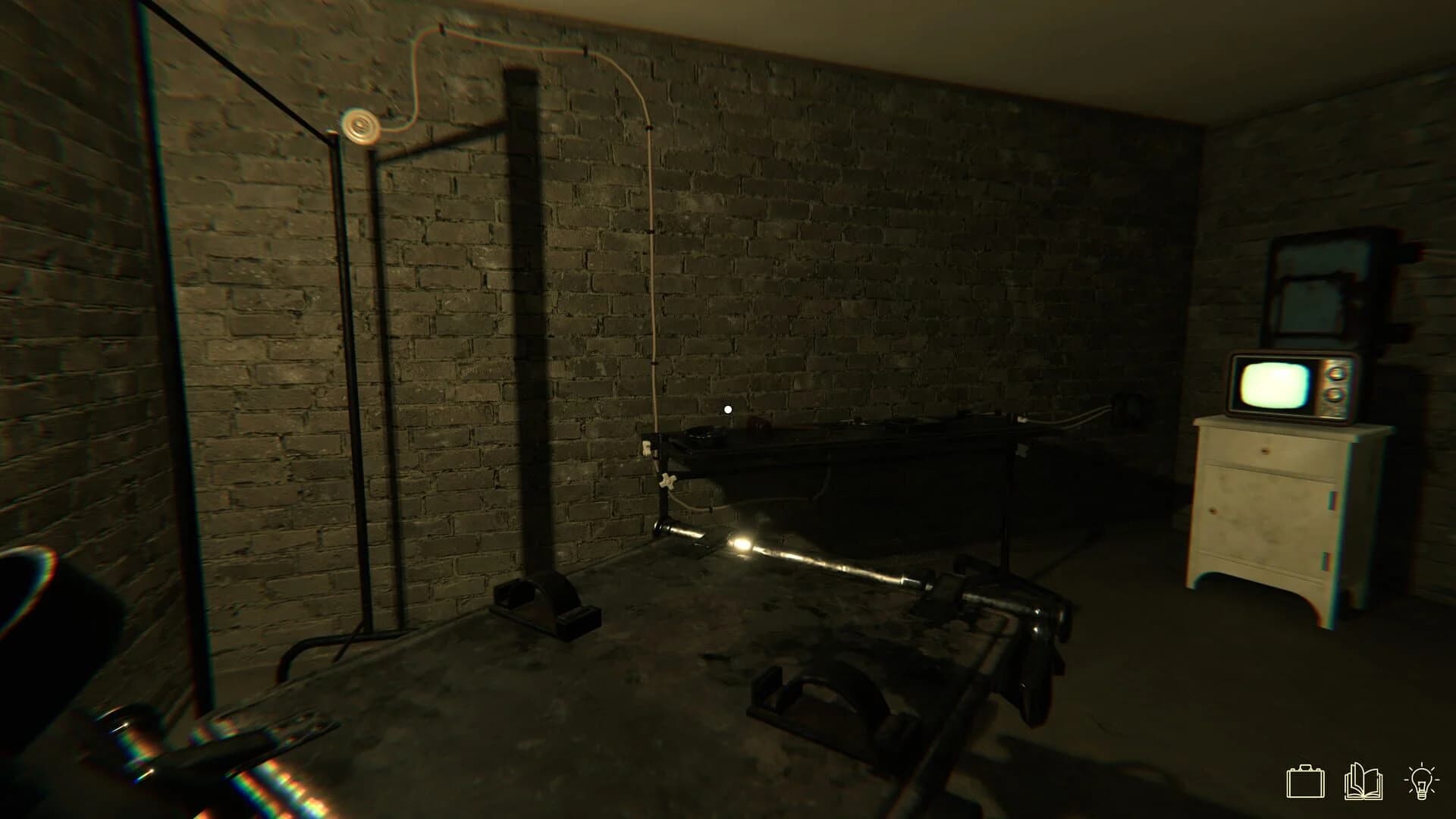Click the red pack on the dark shelf
Screen dimensions: 1456x819
pyautogui.click(x=759, y=424)
